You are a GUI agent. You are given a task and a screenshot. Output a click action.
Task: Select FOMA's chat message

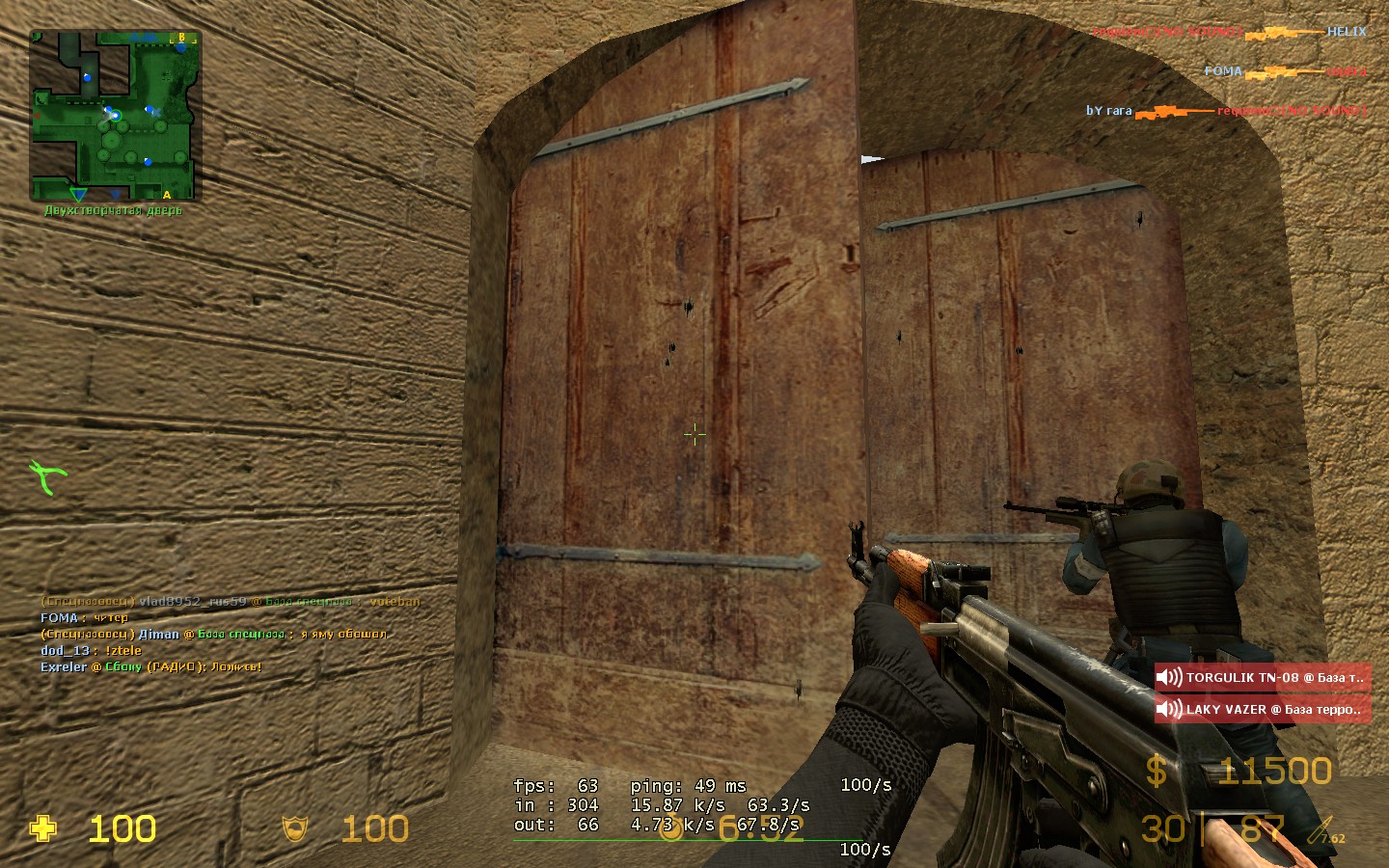tap(84, 618)
